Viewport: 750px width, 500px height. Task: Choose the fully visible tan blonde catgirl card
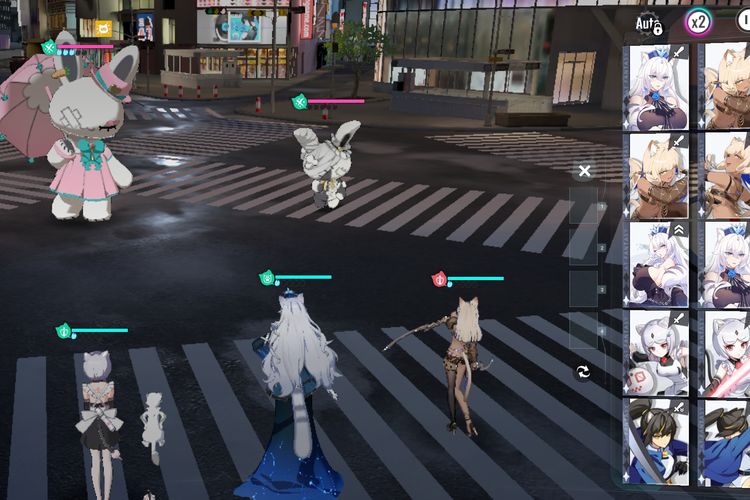coord(658,175)
